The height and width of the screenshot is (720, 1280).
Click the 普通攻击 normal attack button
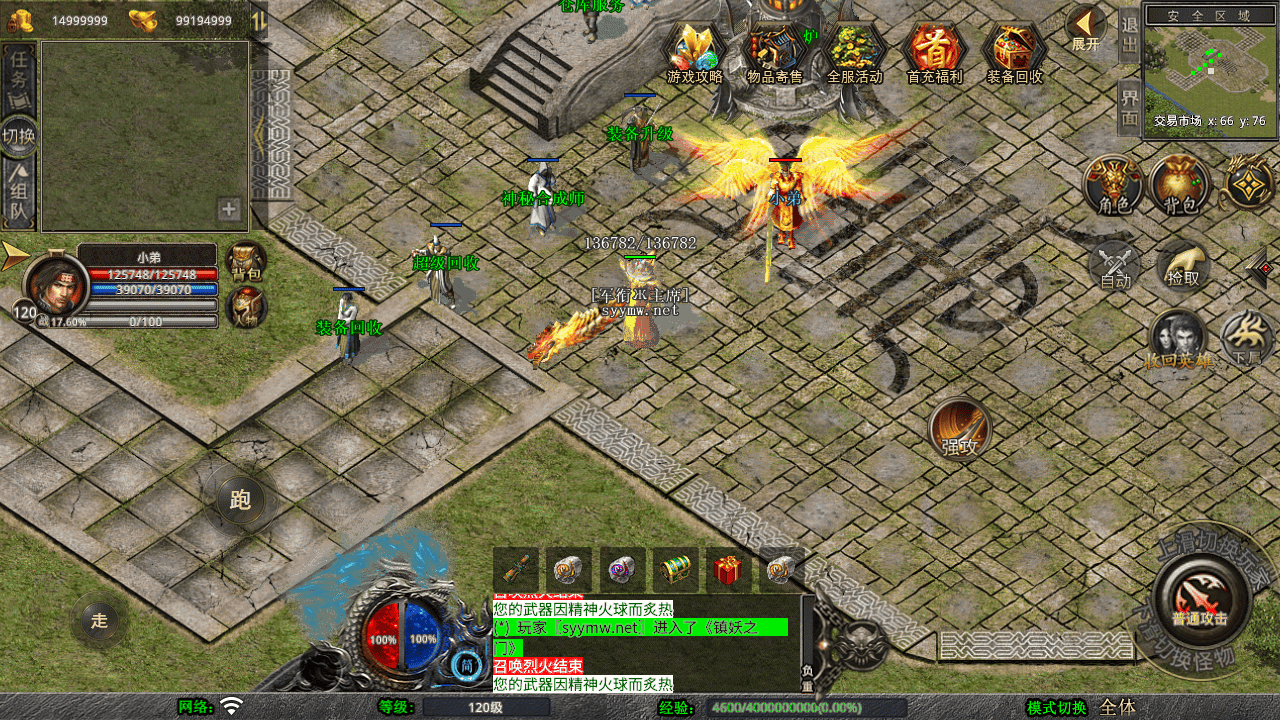(x=1200, y=600)
